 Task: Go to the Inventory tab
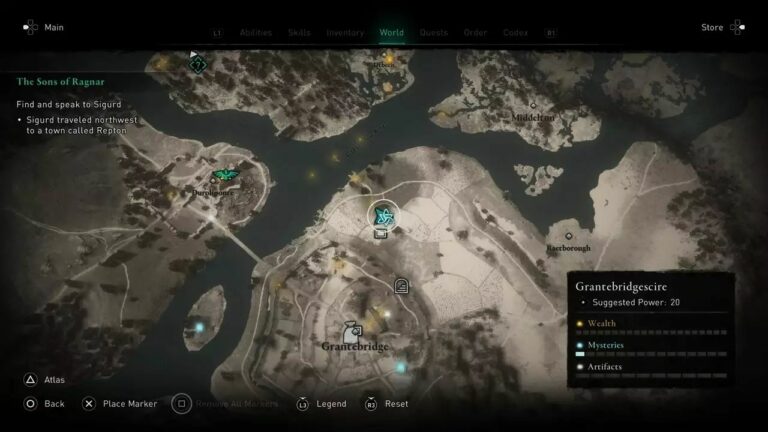coord(345,32)
